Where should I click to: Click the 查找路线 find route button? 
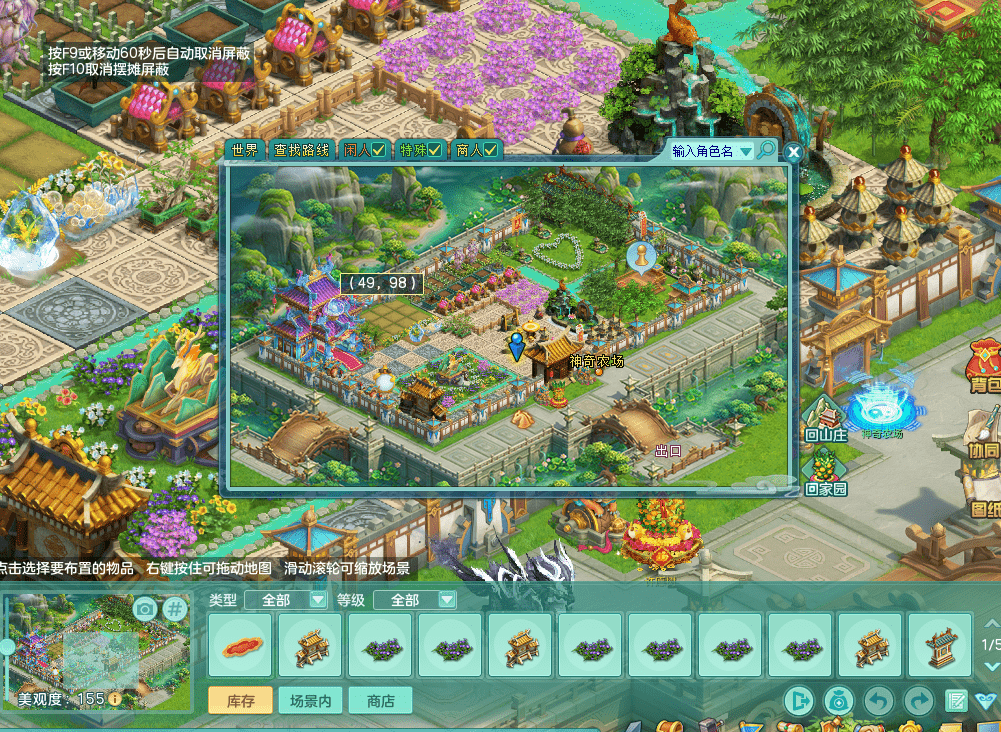point(301,151)
